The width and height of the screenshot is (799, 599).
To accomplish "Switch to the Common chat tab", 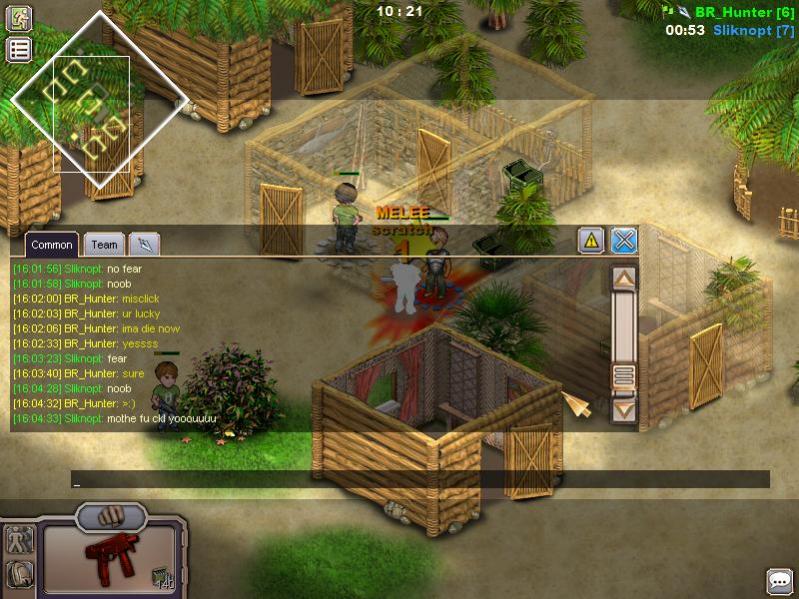I will [x=52, y=244].
